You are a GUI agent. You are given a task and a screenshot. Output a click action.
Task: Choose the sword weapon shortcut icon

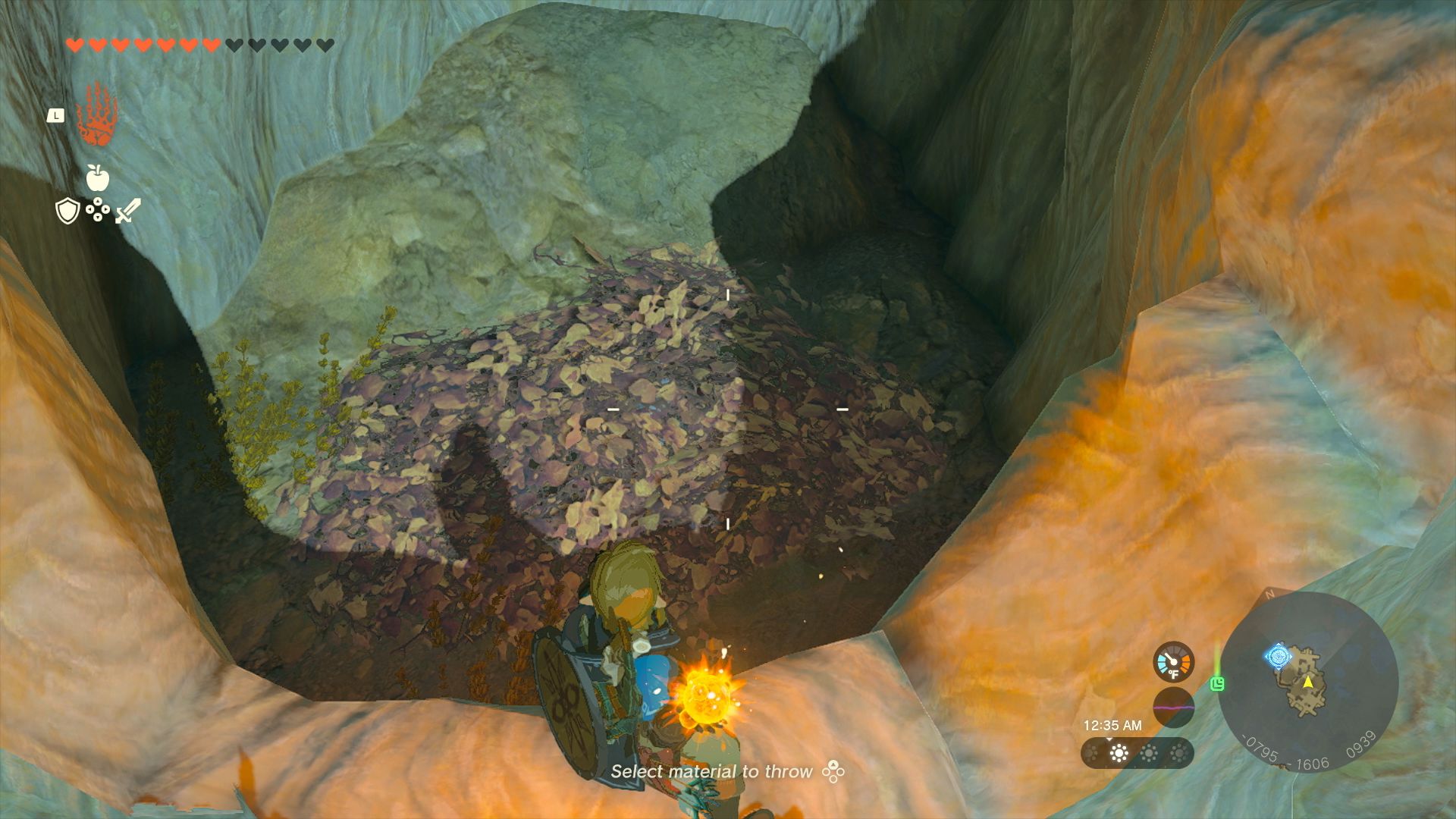tap(127, 211)
